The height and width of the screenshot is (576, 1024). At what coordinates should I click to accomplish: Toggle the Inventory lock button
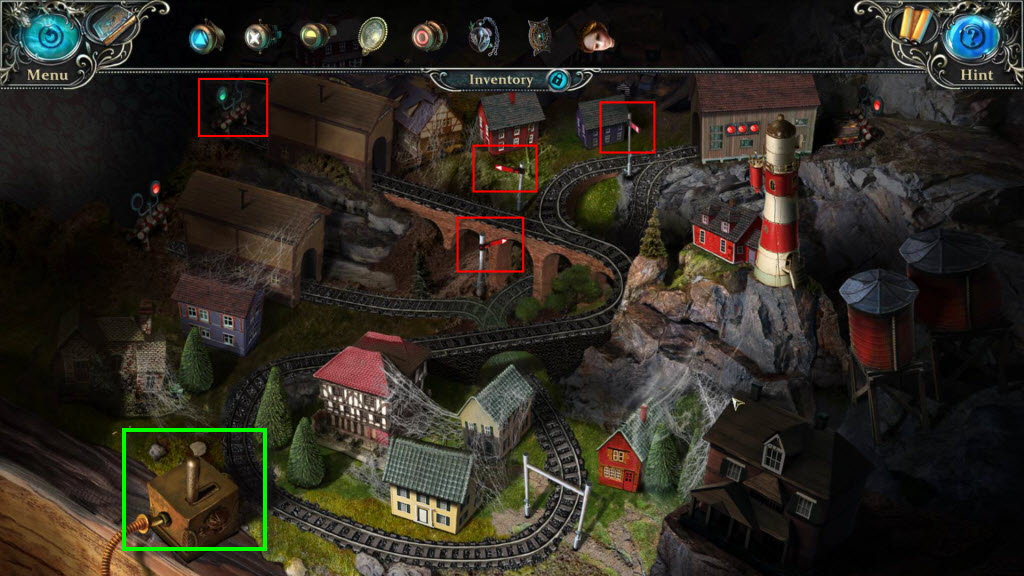coord(558,80)
